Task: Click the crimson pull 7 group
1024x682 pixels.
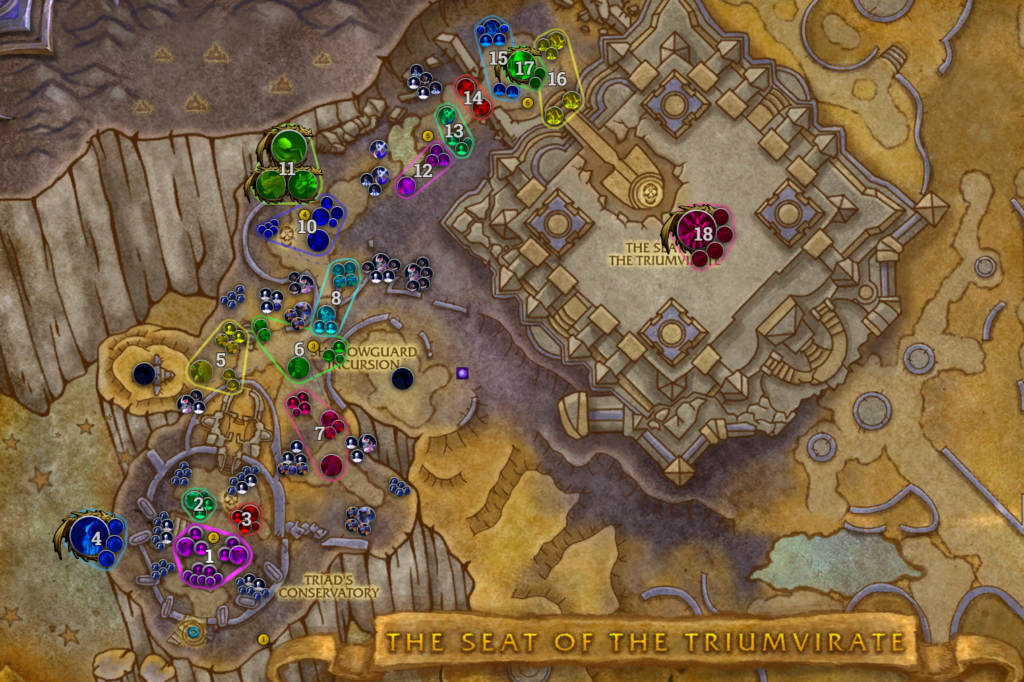Action: (320, 433)
